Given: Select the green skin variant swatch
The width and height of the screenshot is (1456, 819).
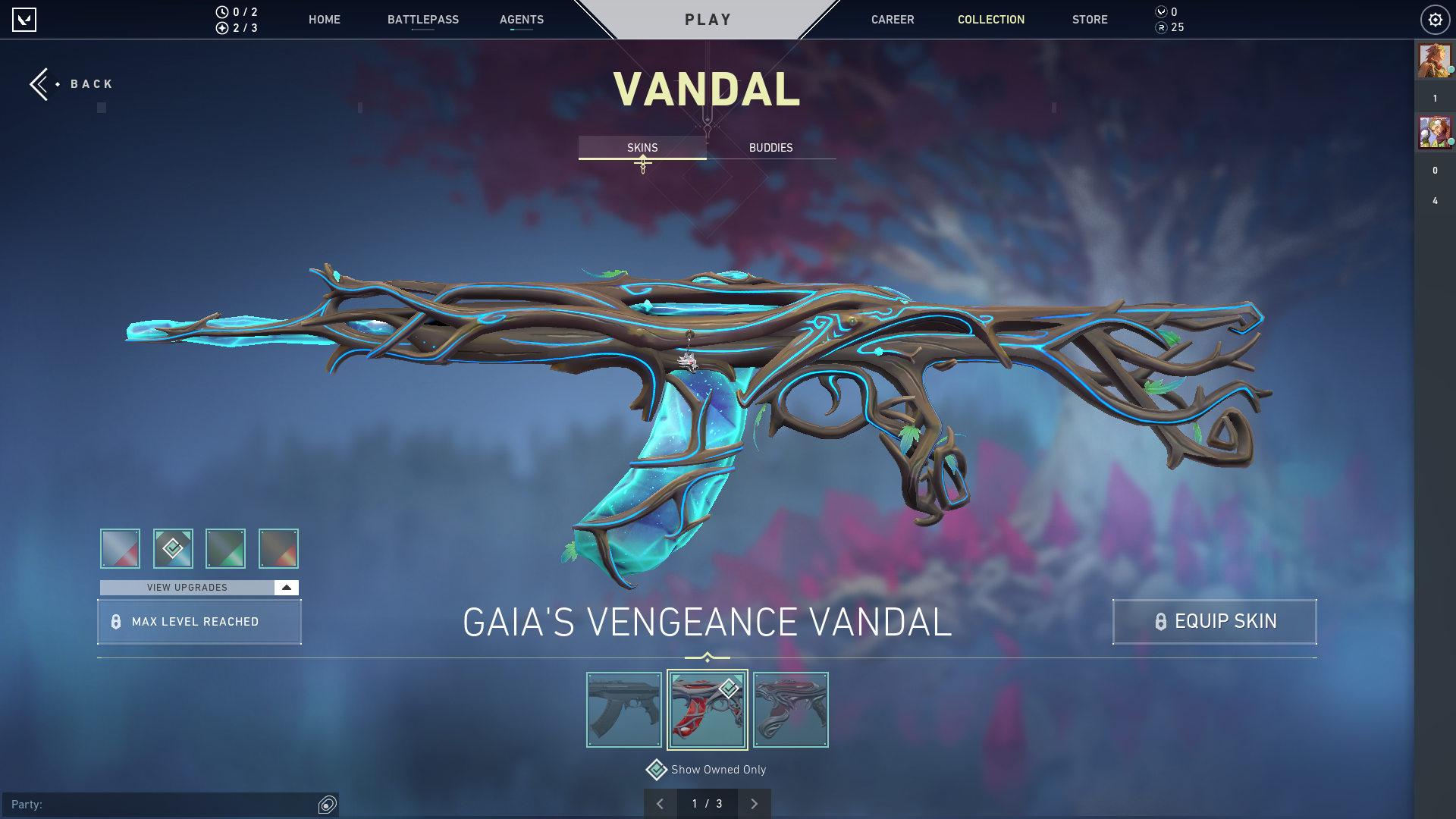Looking at the screenshot, I should point(225,548).
